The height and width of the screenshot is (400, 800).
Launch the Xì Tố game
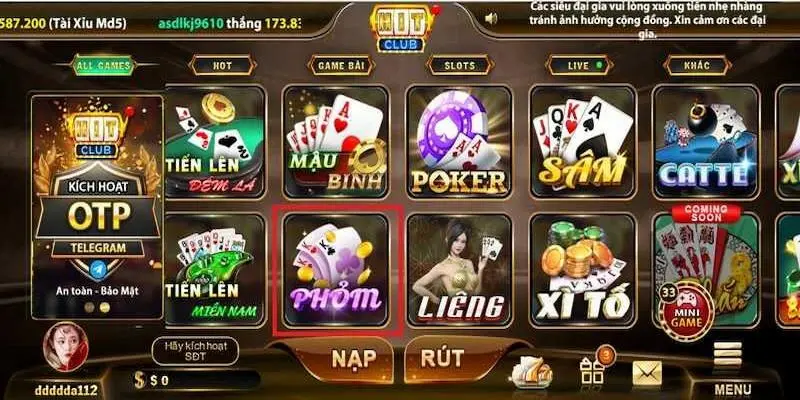pyautogui.click(x=582, y=271)
